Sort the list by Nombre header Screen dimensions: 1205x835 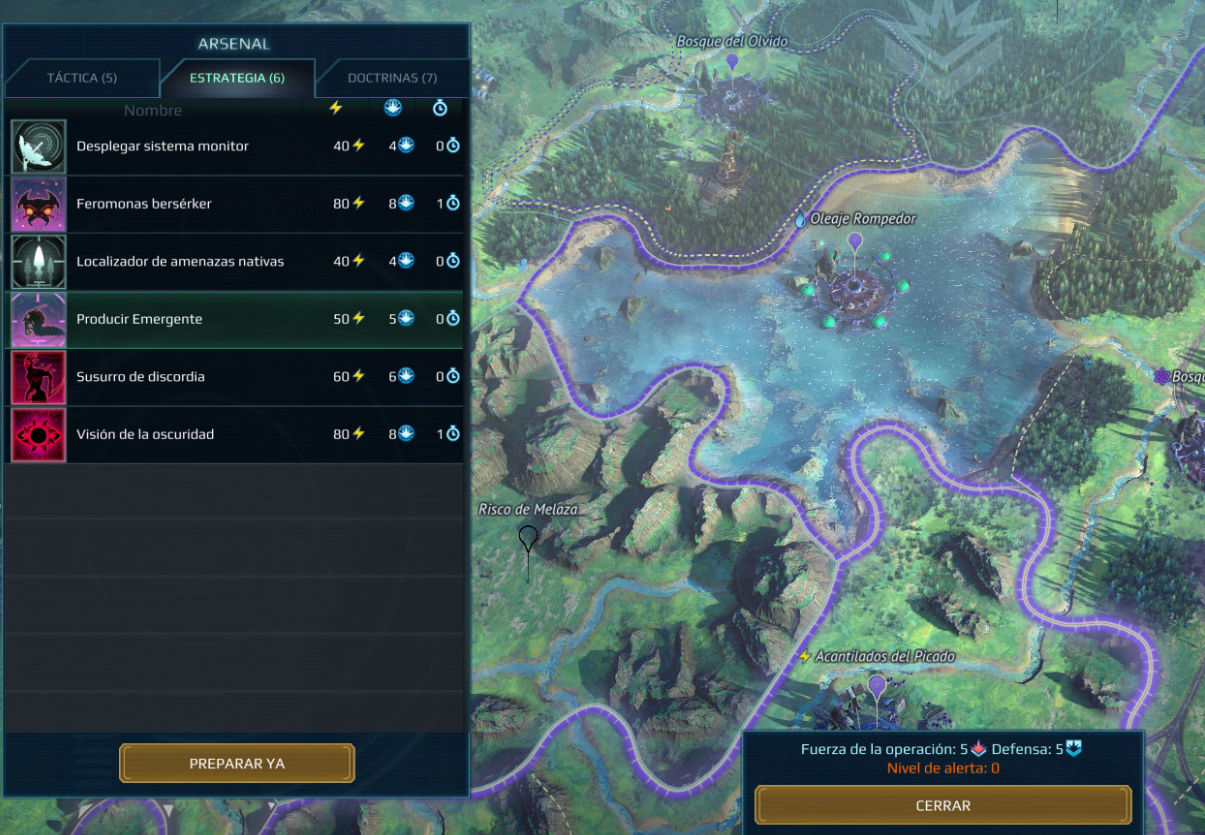click(x=153, y=110)
